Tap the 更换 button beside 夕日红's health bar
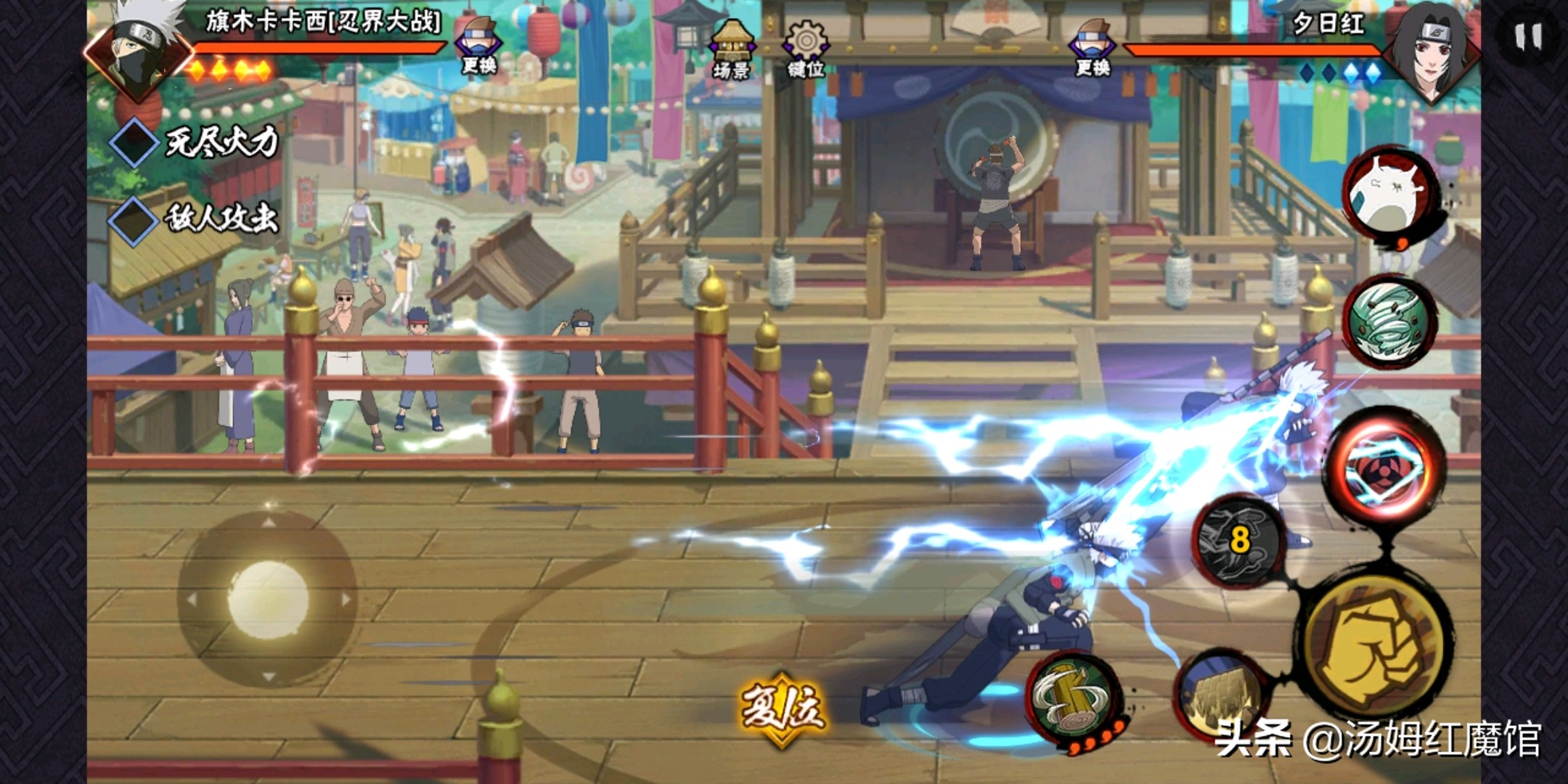The height and width of the screenshot is (784, 1568). pyautogui.click(x=1093, y=48)
